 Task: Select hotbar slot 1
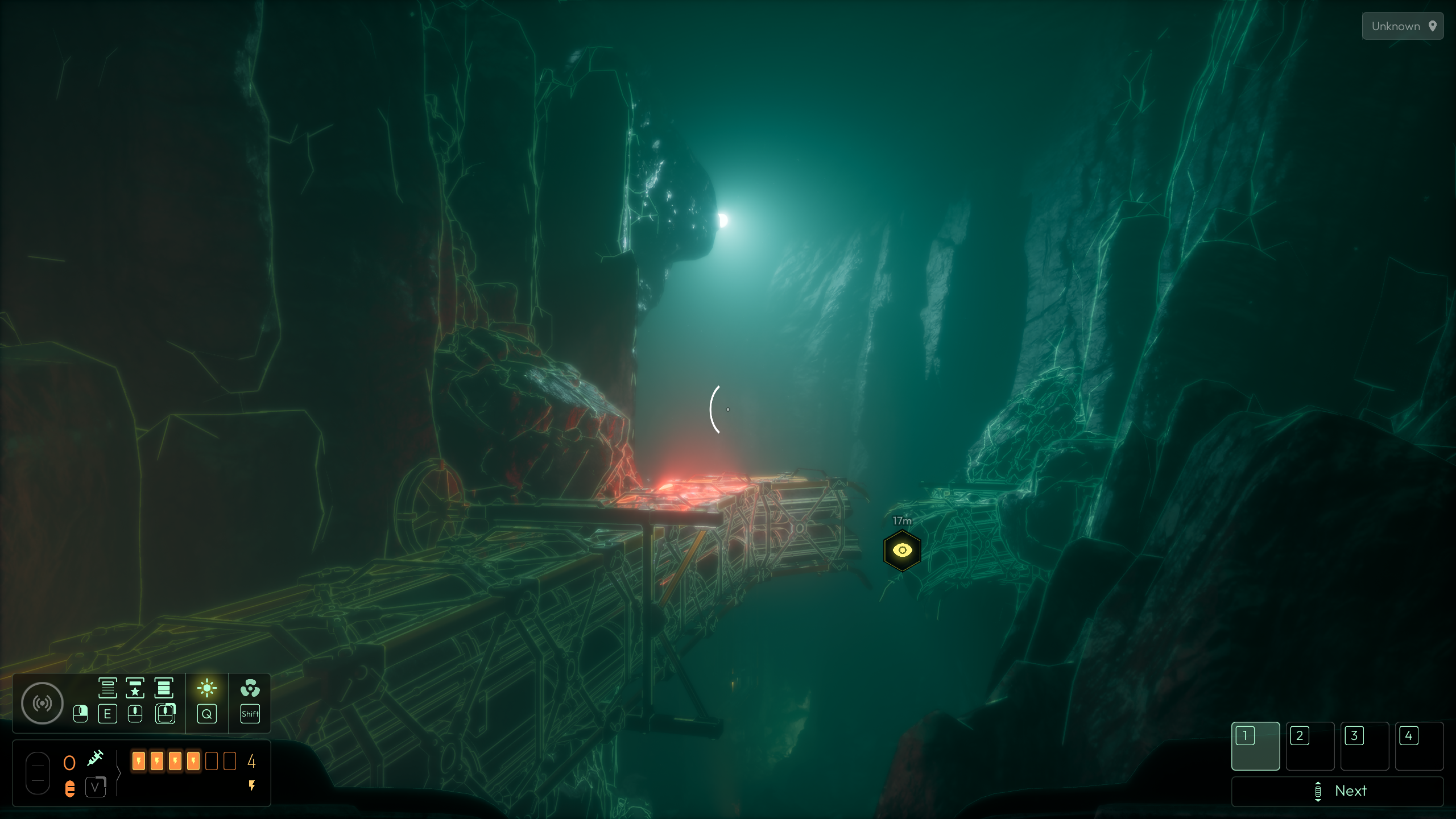point(1255,746)
